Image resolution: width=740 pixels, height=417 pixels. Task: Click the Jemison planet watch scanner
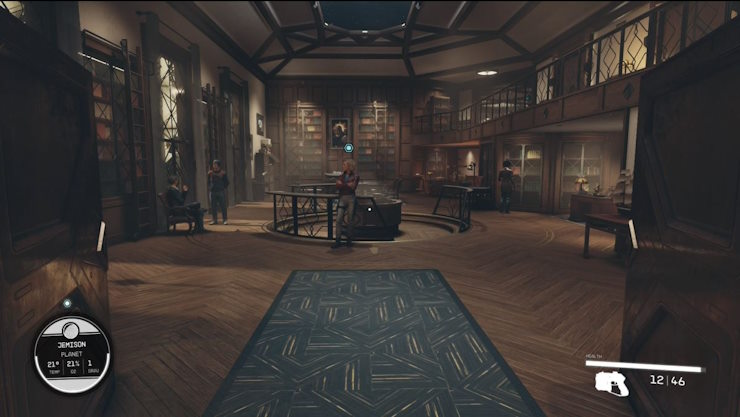coord(72,355)
